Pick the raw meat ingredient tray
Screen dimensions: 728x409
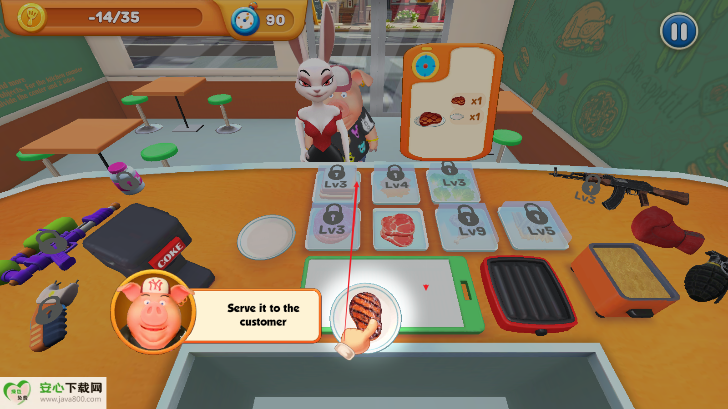[x=401, y=228]
